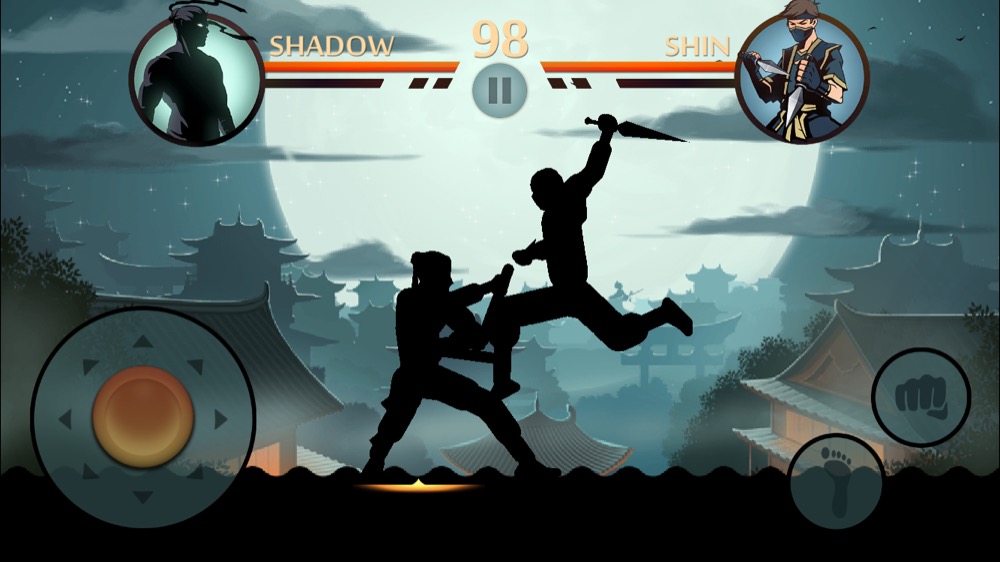Click the orange virtual joystick knob
1000x562 pixels.
click(x=143, y=416)
